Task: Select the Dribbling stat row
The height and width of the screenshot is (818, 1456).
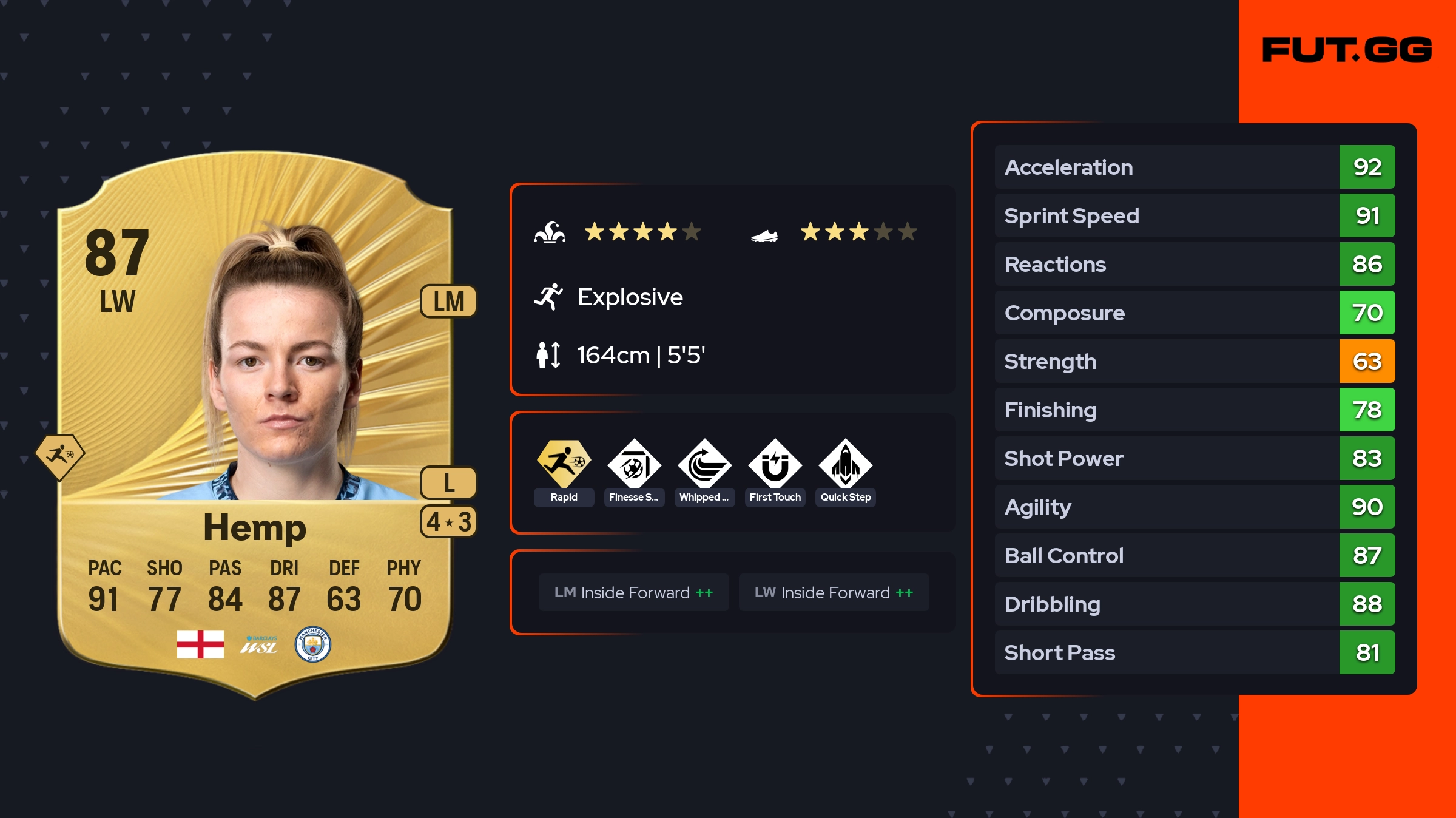Action: 1194,604
